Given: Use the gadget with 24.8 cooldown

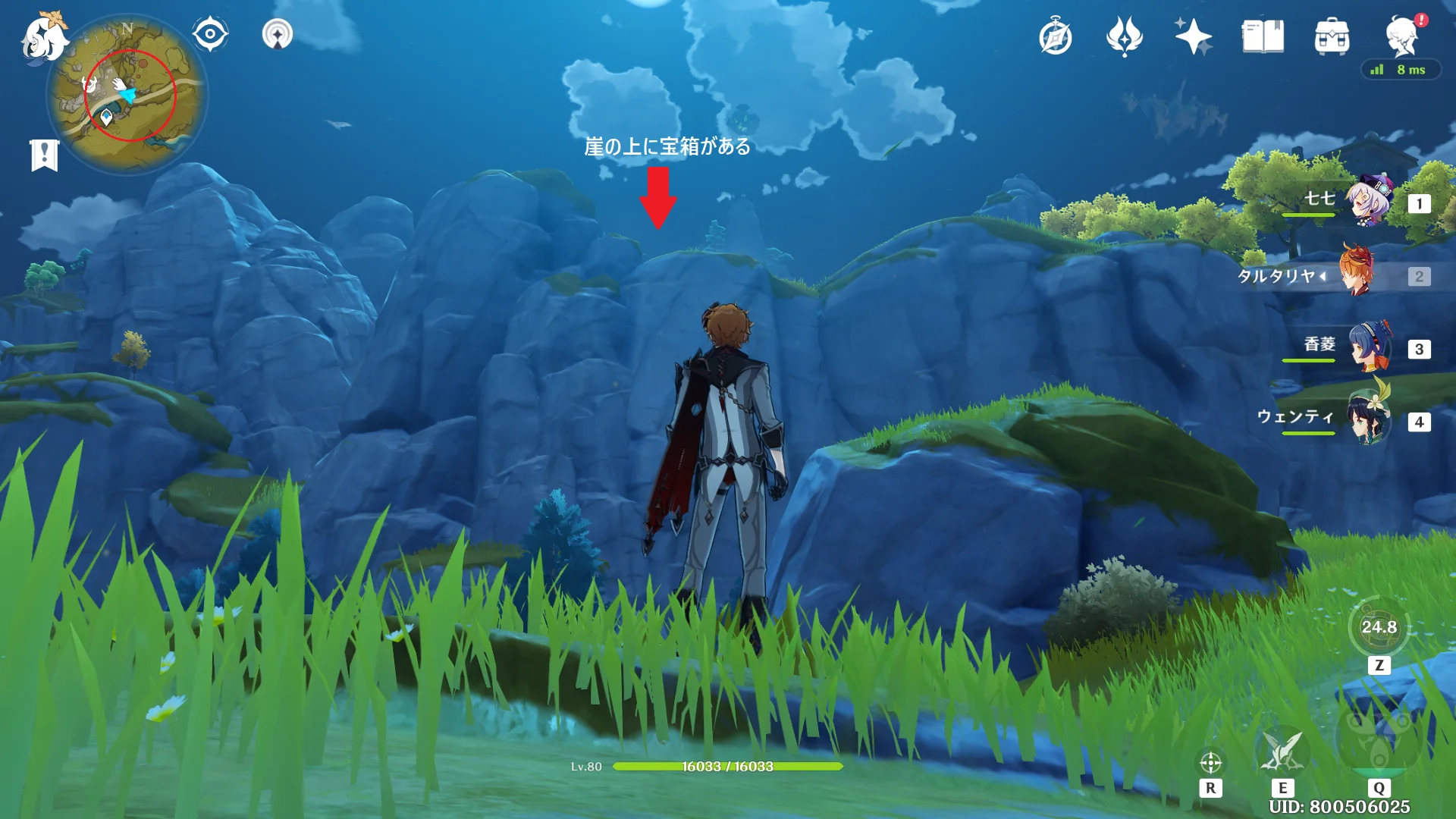Looking at the screenshot, I should tap(1379, 627).
